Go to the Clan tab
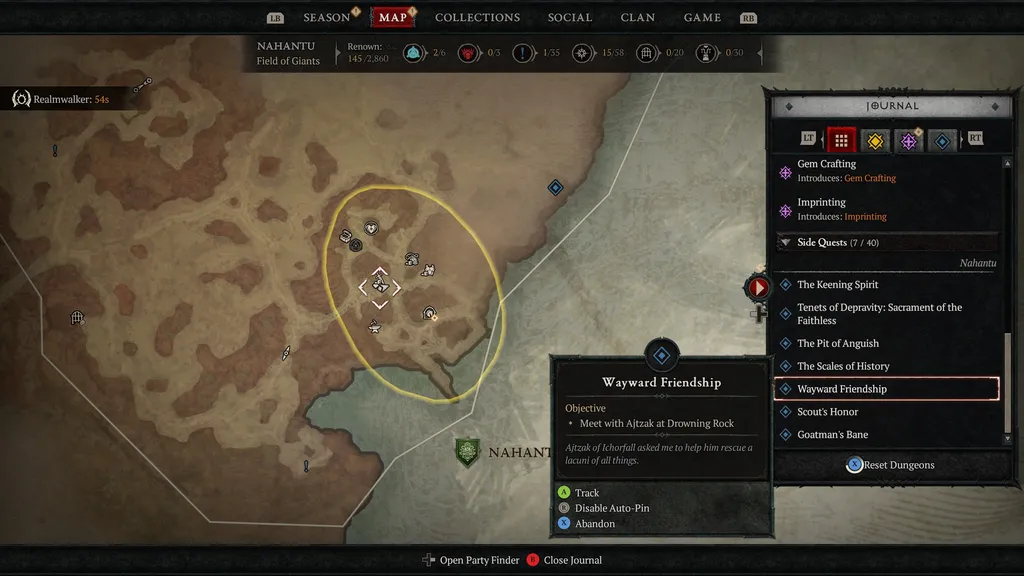This screenshot has height=576, width=1024. pyautogui.click(x=638, y=18)
